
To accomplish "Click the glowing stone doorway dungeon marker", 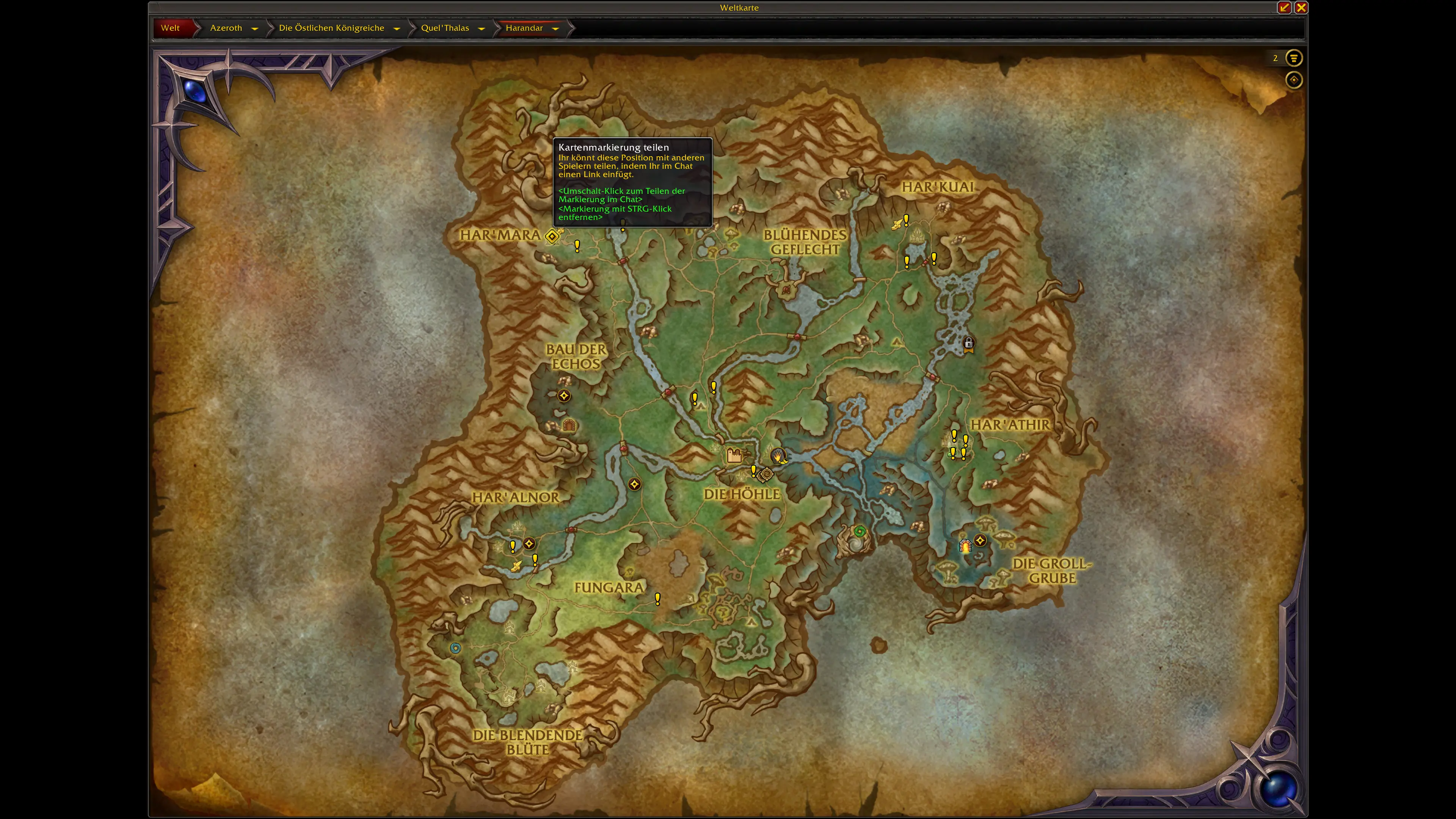I will click(x=965, y=546).
